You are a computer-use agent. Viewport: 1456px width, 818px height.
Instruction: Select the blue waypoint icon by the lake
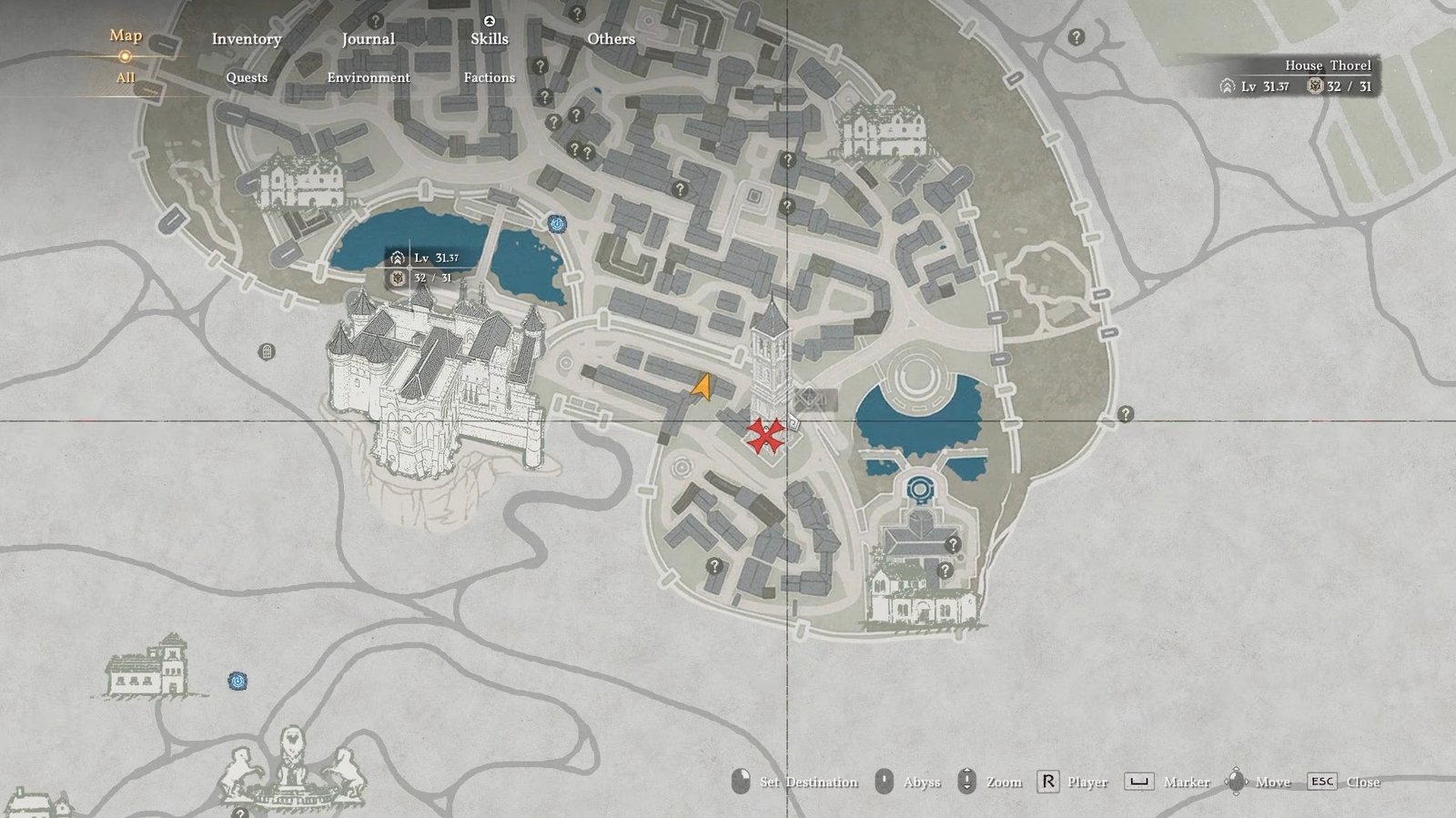click(557, 224)
